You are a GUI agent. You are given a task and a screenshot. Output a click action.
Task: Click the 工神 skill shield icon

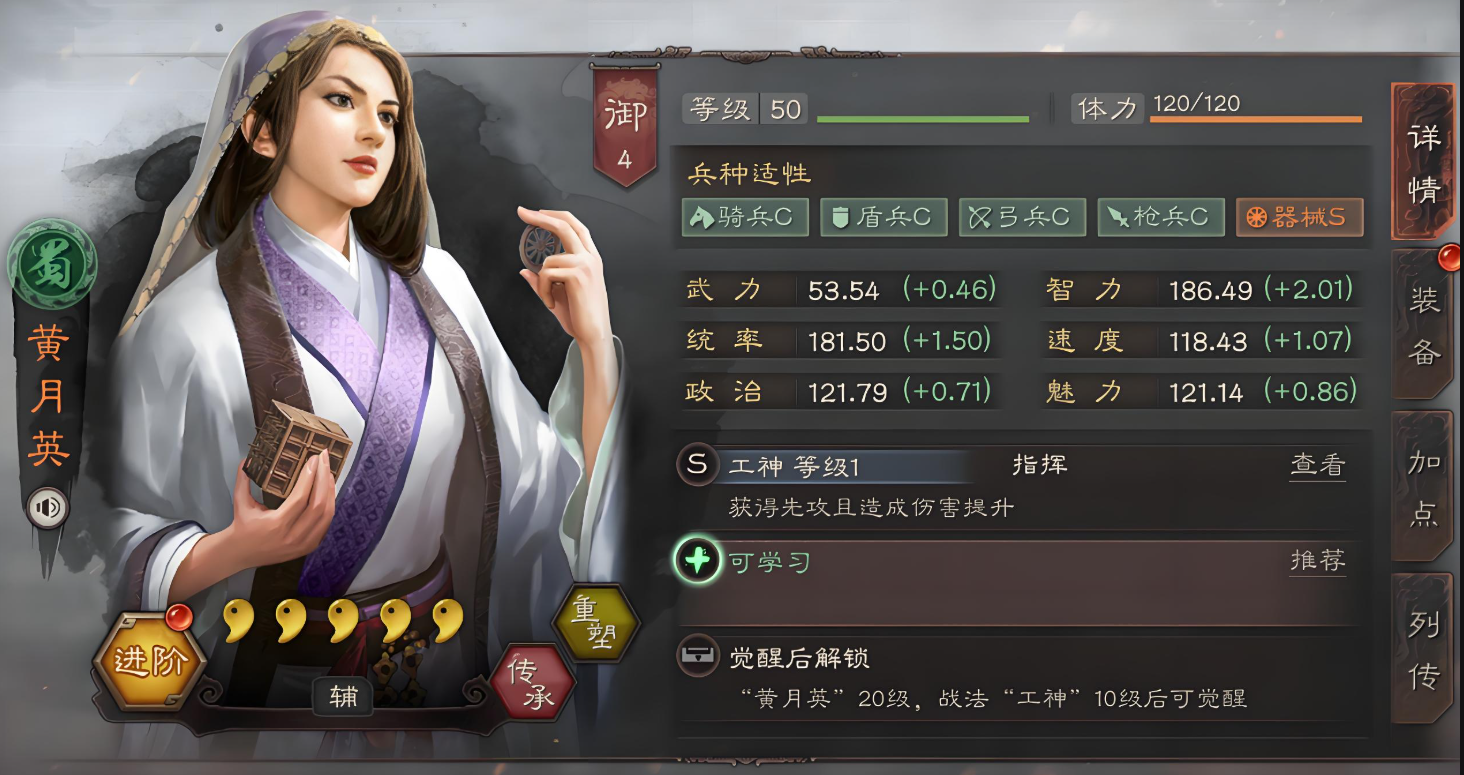point(697,465)
